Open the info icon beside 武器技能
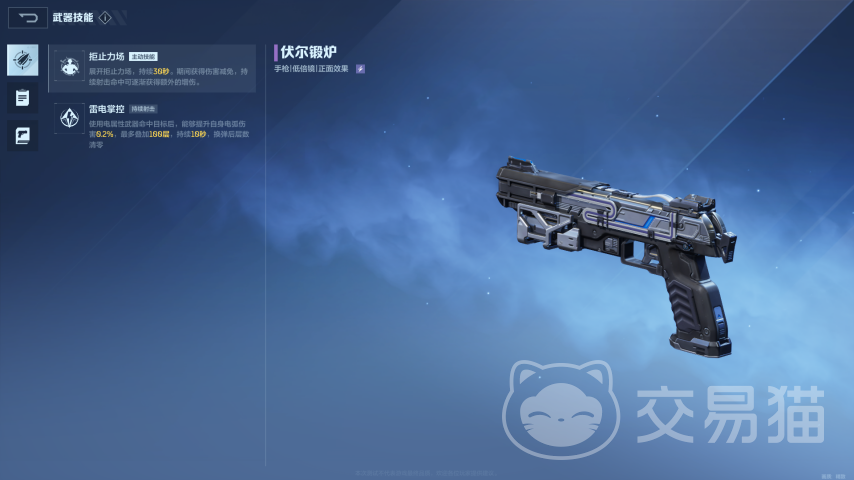The height and width of the screenshot is (480, 854). pyautogui.click(x=105, y=18)
